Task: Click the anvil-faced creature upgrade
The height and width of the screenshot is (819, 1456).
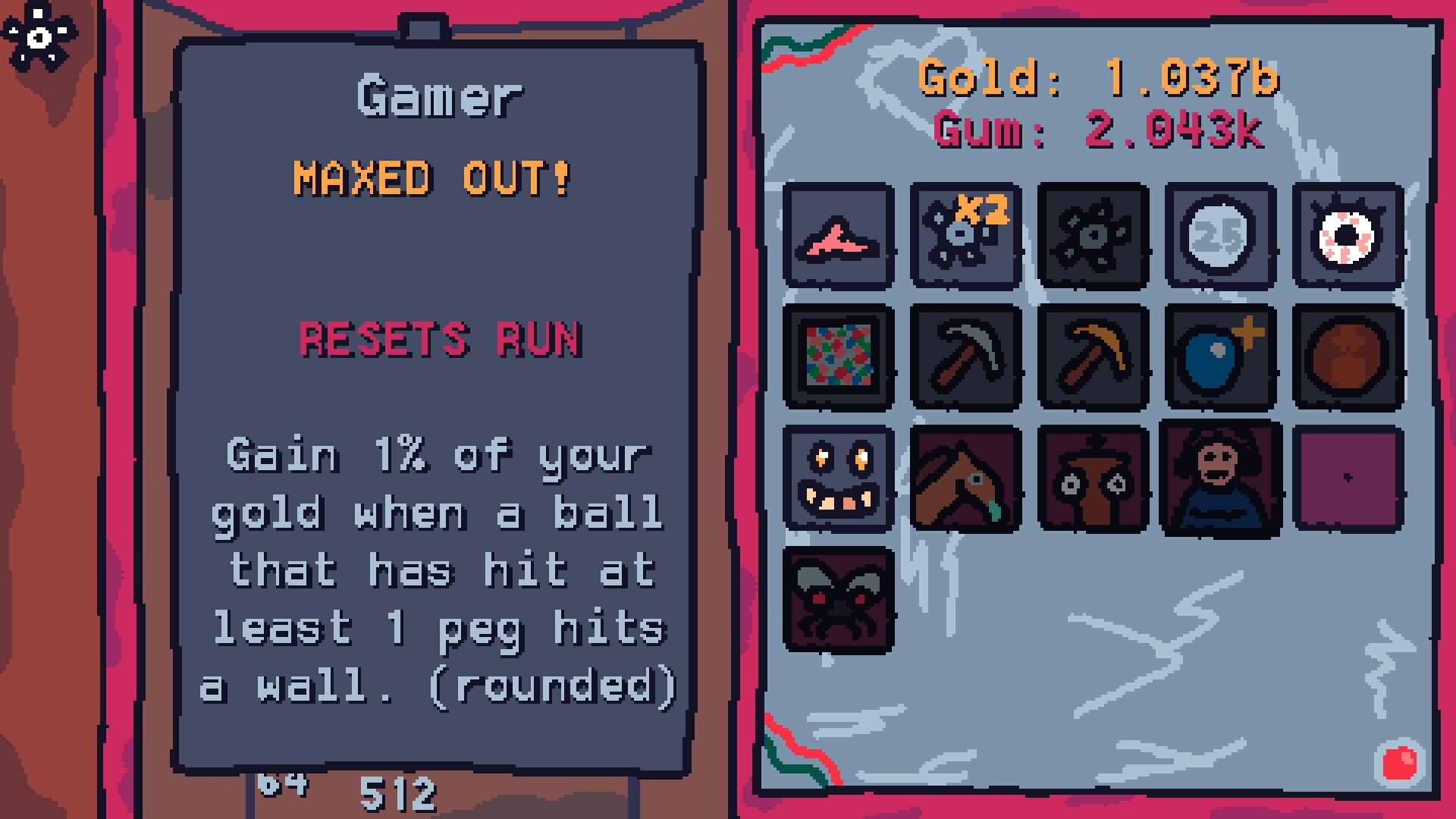Action: tap(1094, 478)
